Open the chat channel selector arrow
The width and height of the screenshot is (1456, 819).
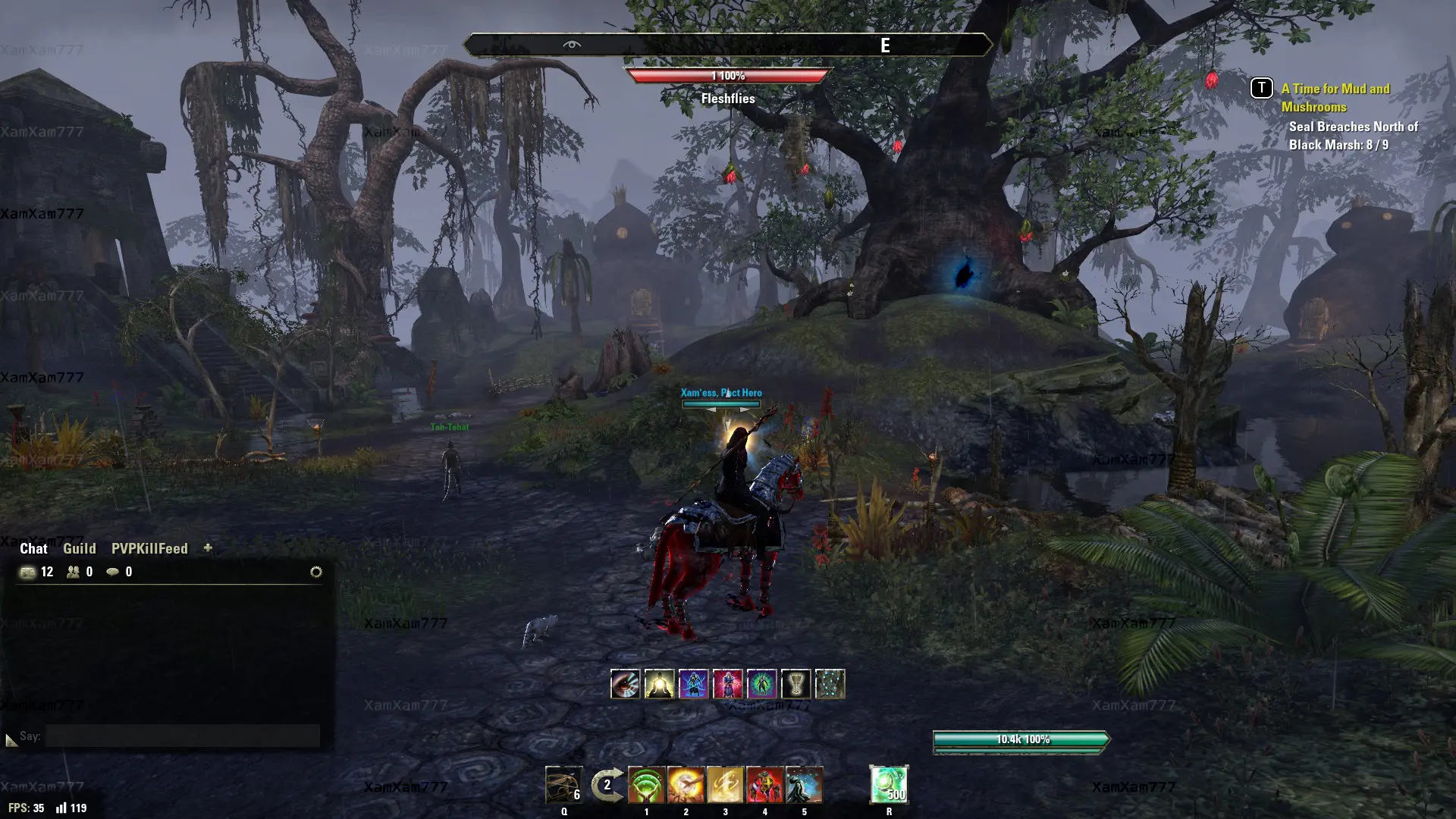point(11,739)
